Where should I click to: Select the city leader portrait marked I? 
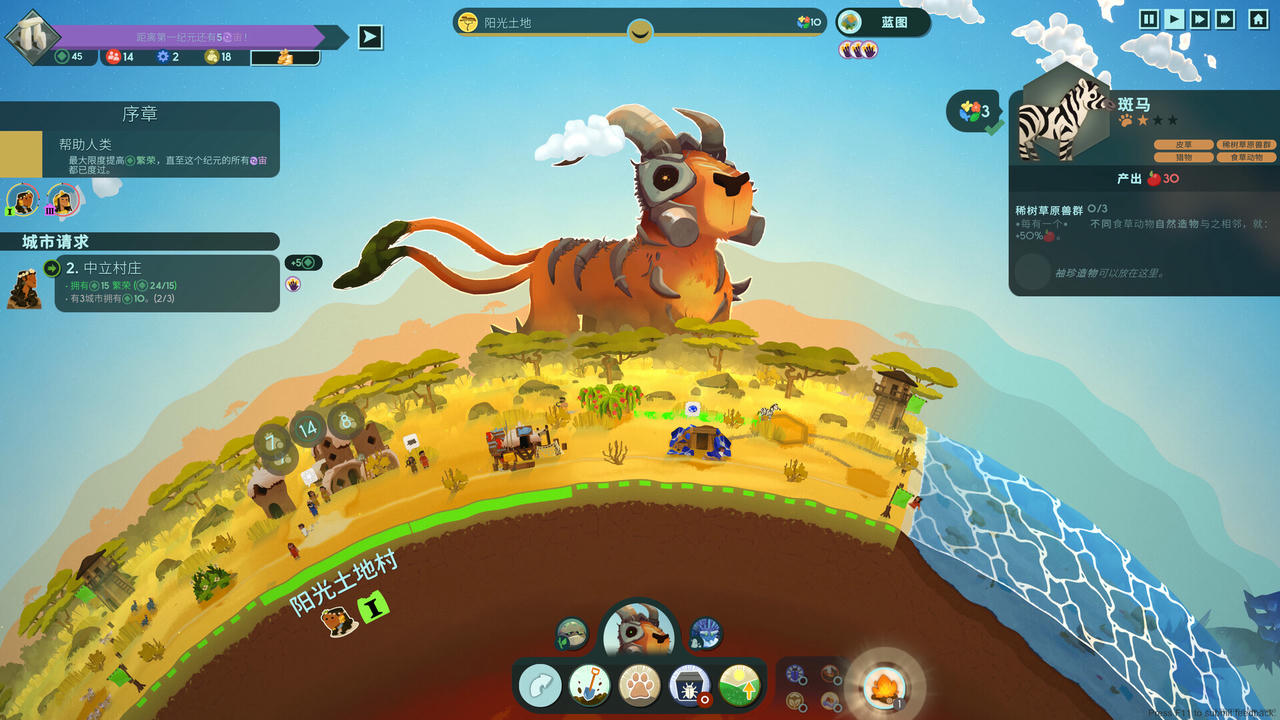22,200
